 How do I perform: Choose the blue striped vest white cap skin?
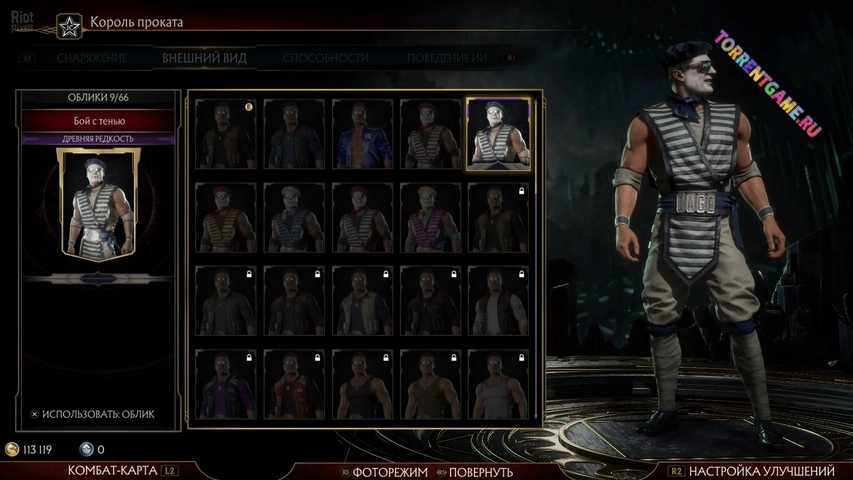295,216
